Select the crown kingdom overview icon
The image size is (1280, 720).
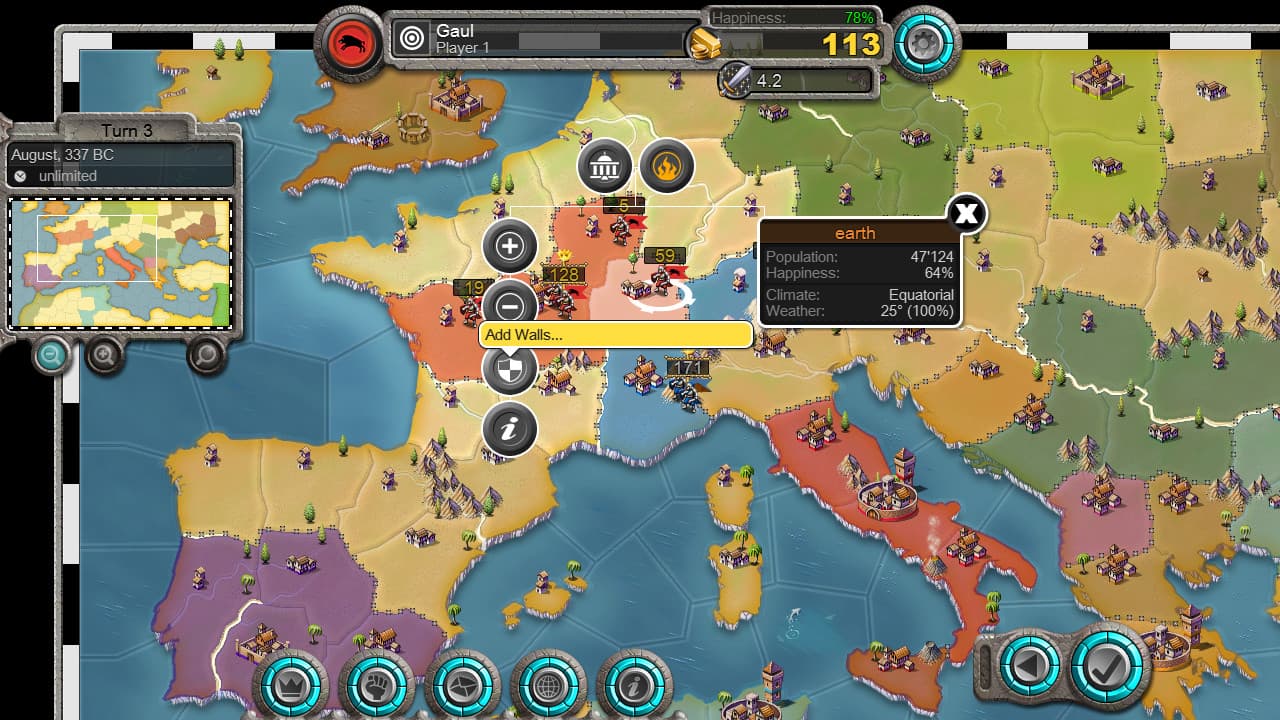[x=290, y=684]
